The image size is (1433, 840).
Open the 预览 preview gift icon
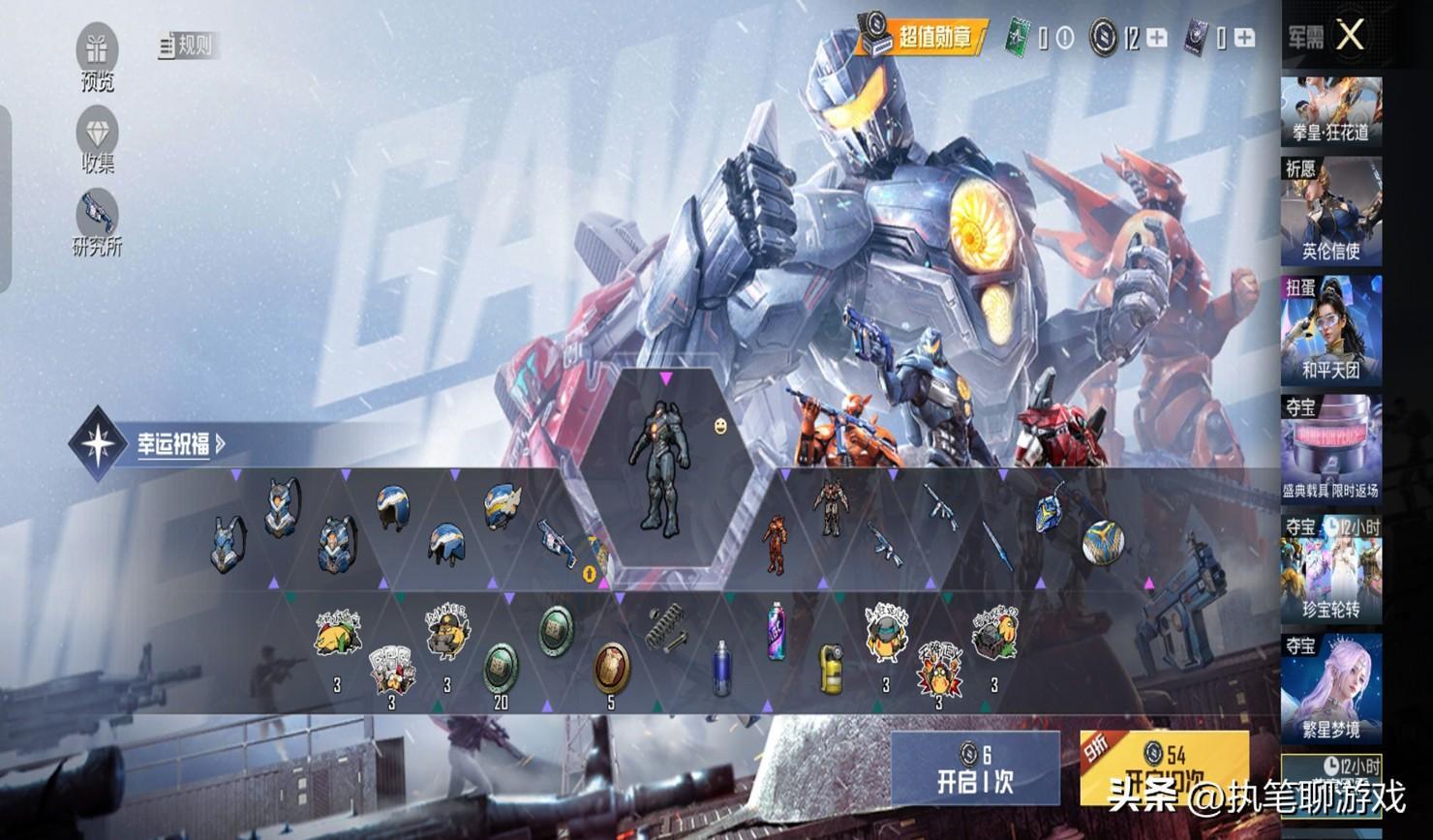97,57
